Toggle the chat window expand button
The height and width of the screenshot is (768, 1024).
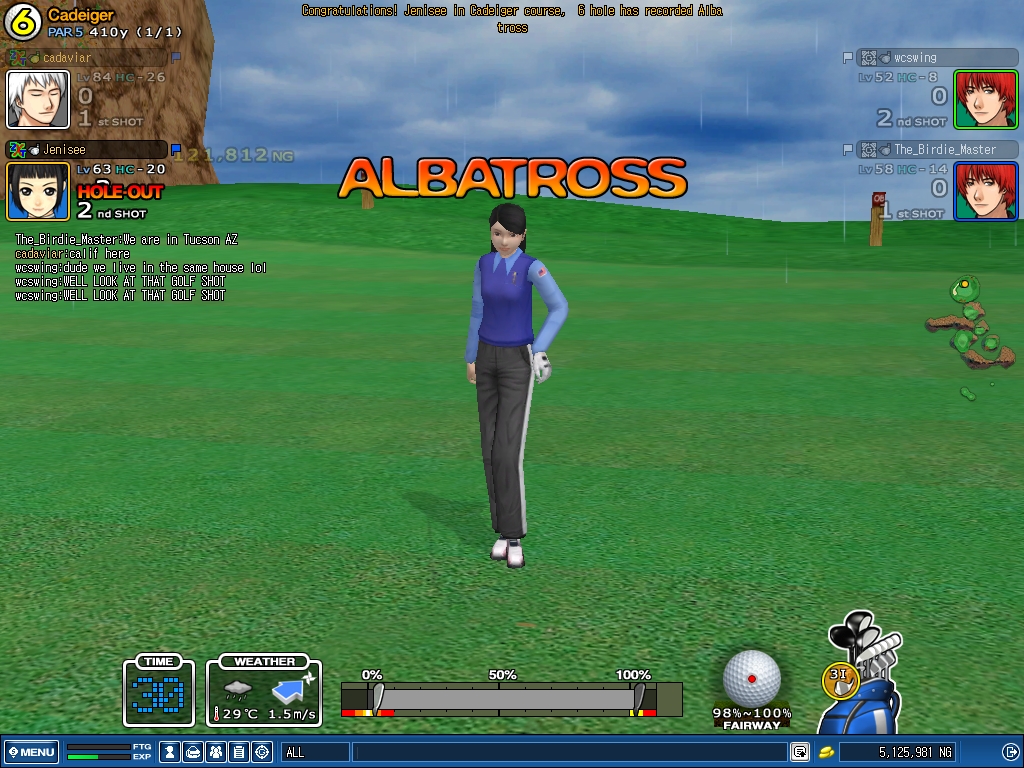(x=799, y=752)
